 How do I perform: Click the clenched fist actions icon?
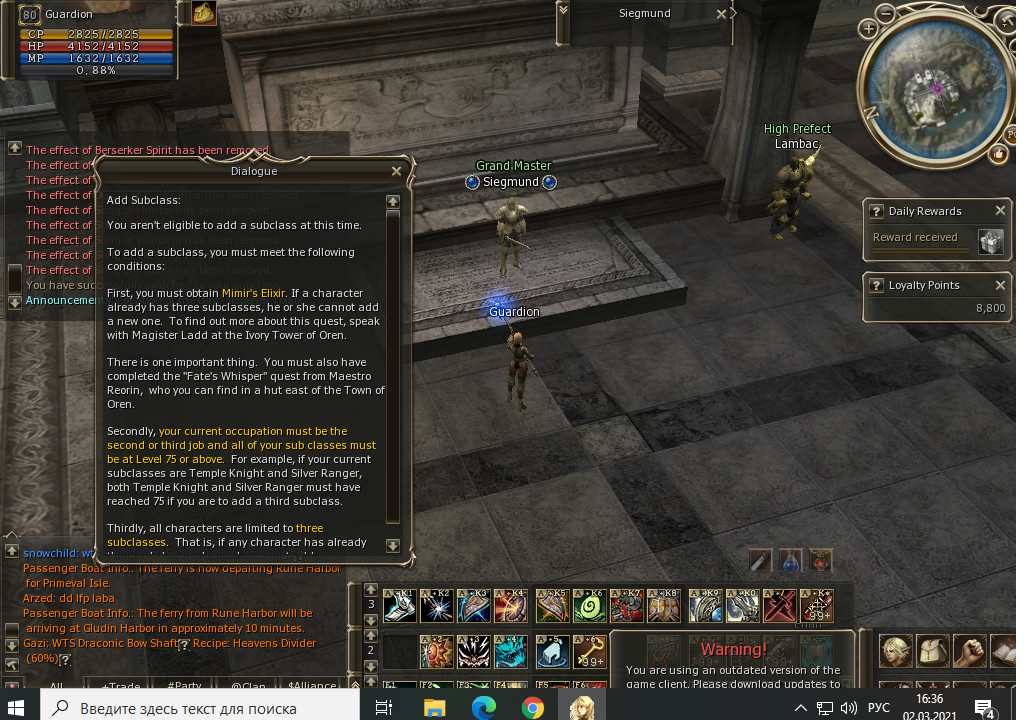[x=970, y=651]
